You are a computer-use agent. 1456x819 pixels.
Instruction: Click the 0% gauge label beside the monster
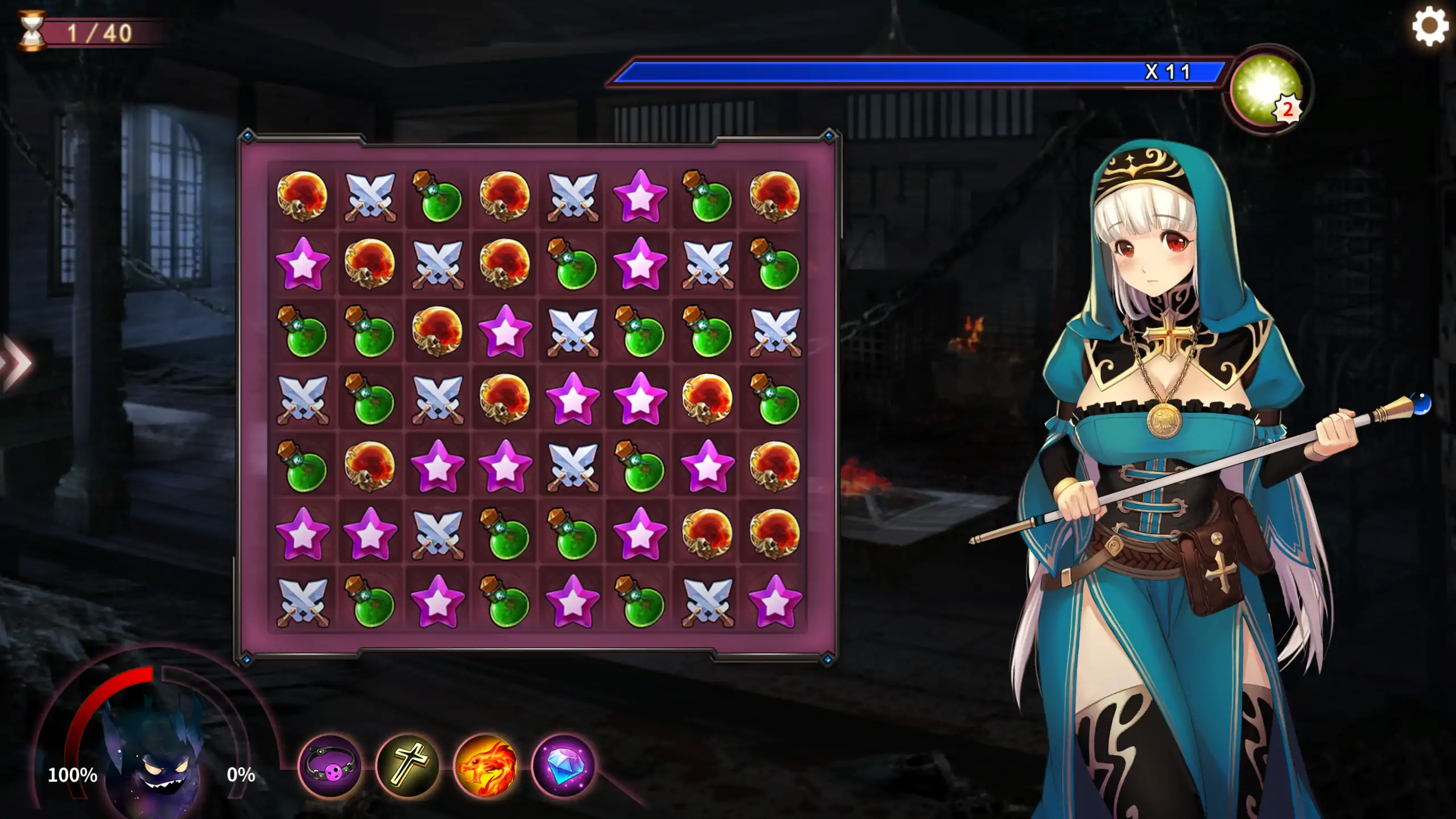(241, 774)
